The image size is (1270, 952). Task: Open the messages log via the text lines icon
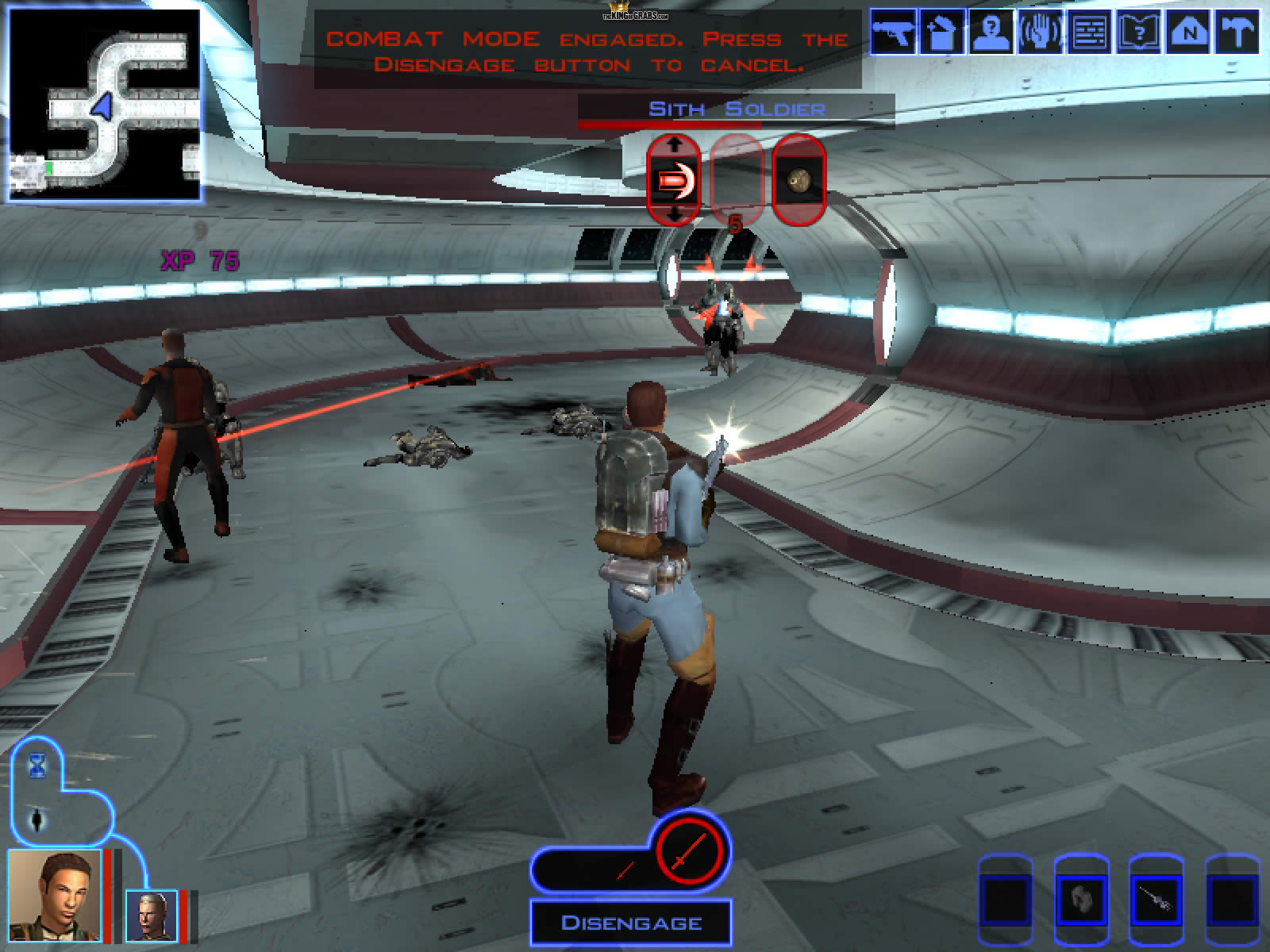(x=1088, y=32)
